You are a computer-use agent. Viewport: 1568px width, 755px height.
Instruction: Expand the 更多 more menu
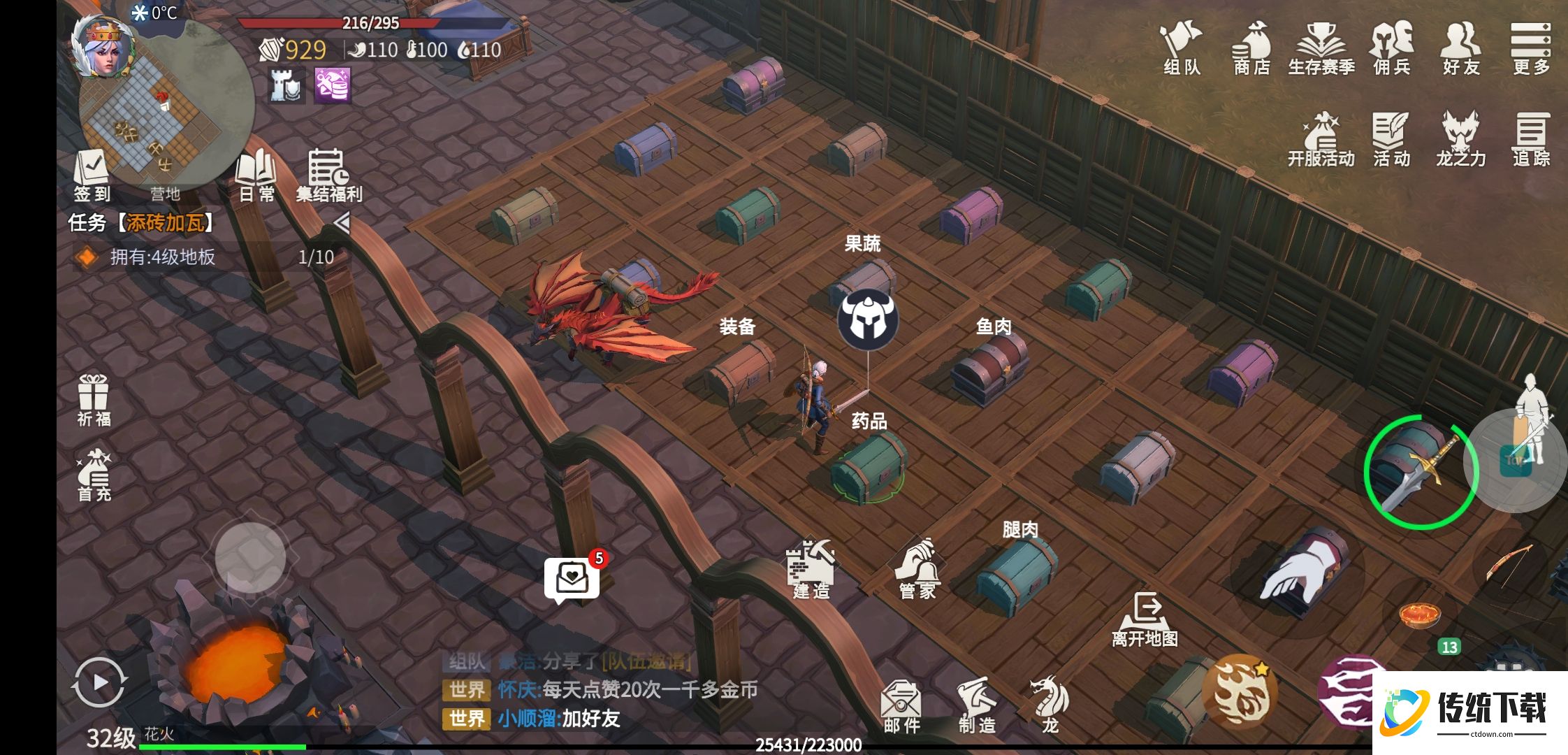tap(1531, 48)
